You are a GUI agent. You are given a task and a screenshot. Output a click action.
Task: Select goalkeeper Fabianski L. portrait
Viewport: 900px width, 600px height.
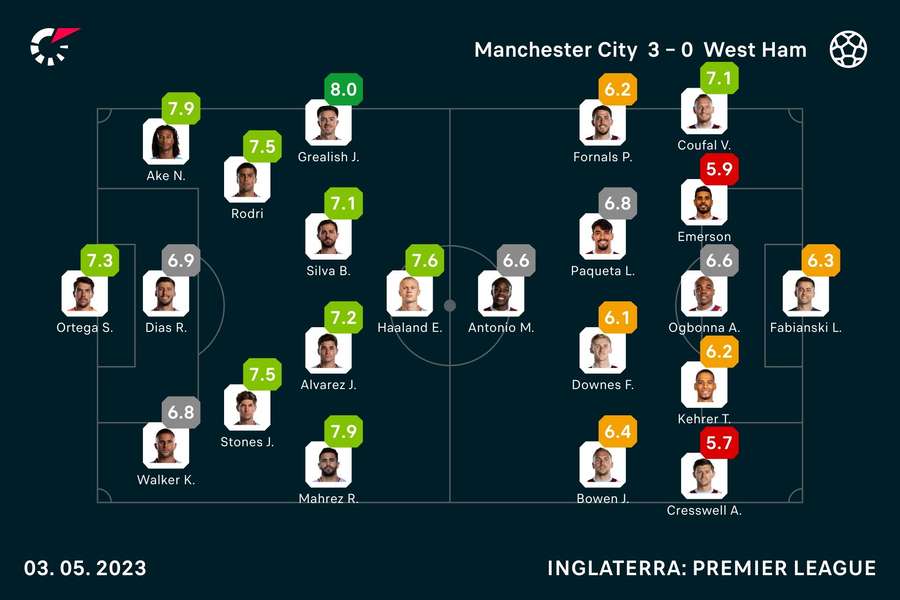pos(806,293)
